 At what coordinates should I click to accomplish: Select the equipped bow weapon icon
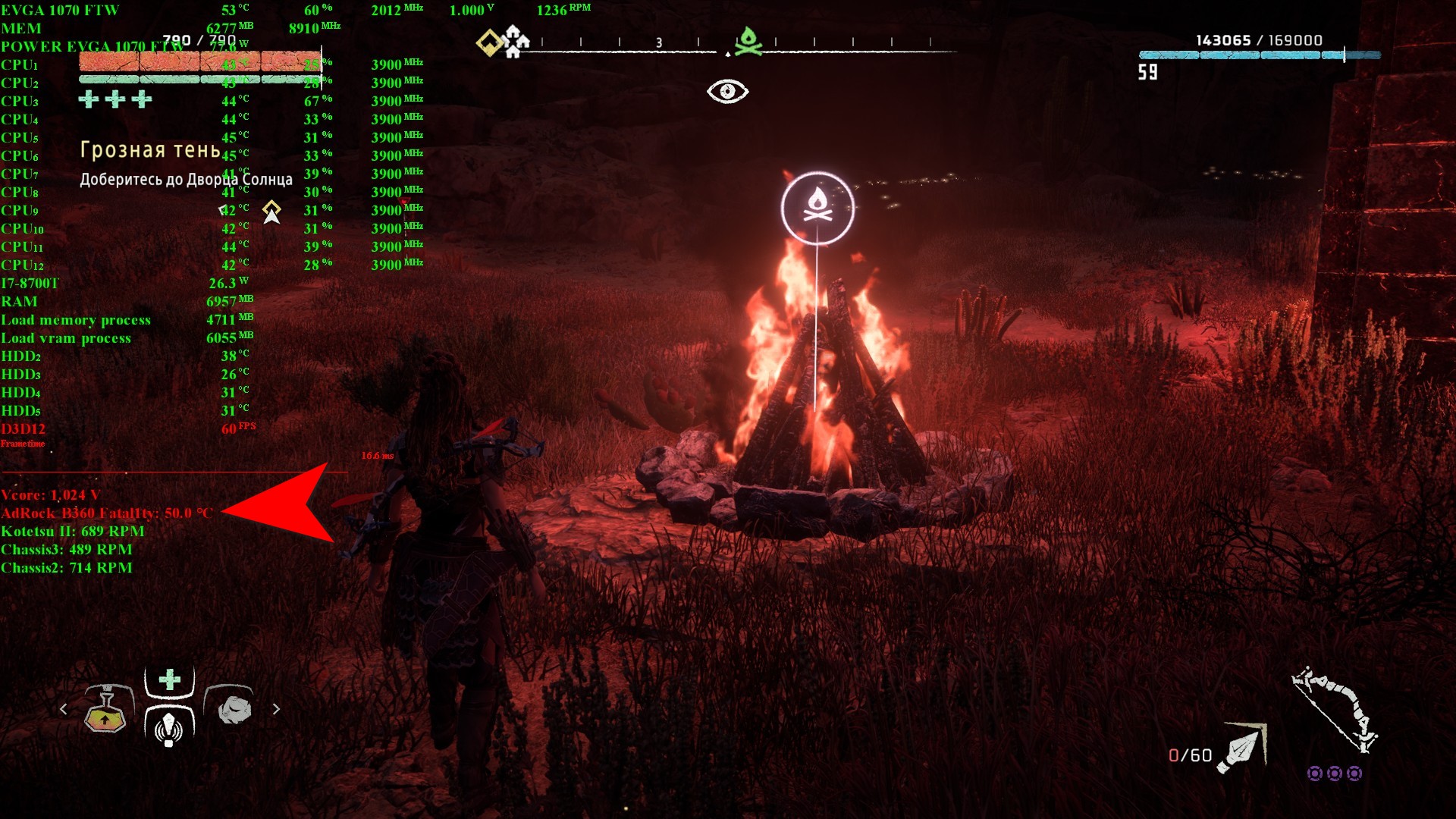(1336, 709)
